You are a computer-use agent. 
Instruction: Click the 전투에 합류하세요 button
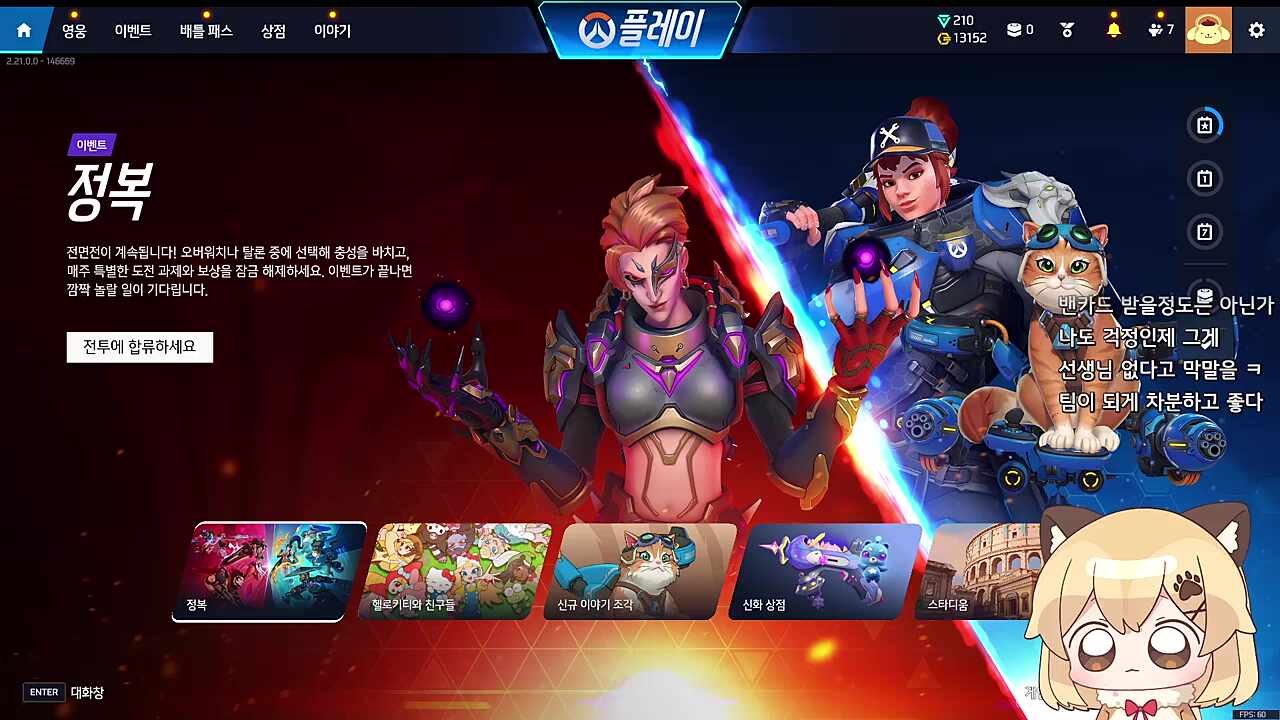coord(139,347)
